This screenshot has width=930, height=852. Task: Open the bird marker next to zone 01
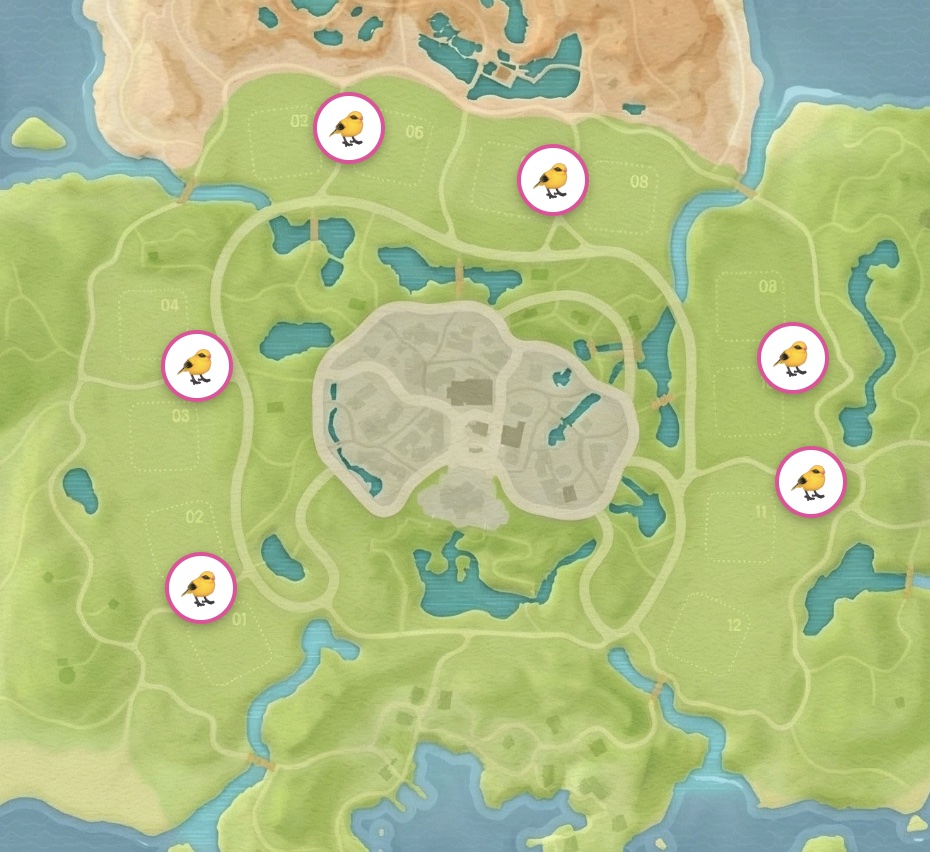click(201, 588)
